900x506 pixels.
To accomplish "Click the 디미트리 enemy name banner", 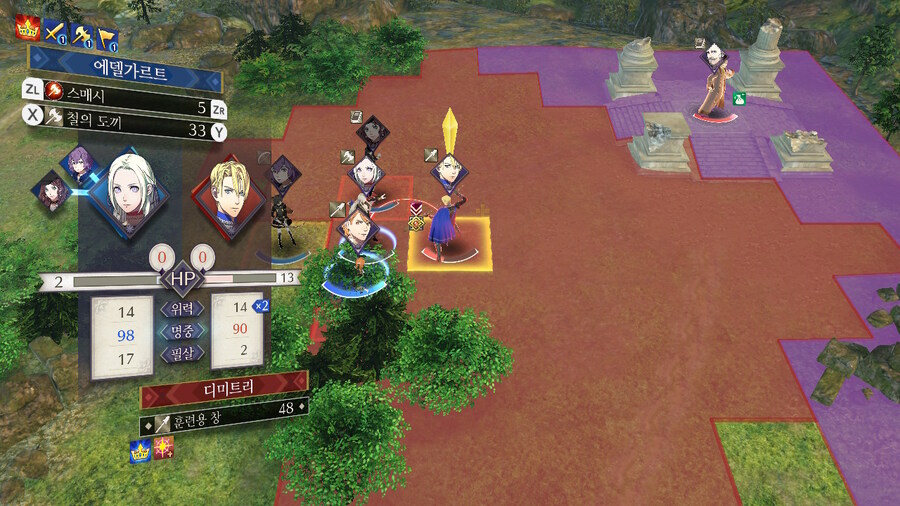I will pos(222,383).
